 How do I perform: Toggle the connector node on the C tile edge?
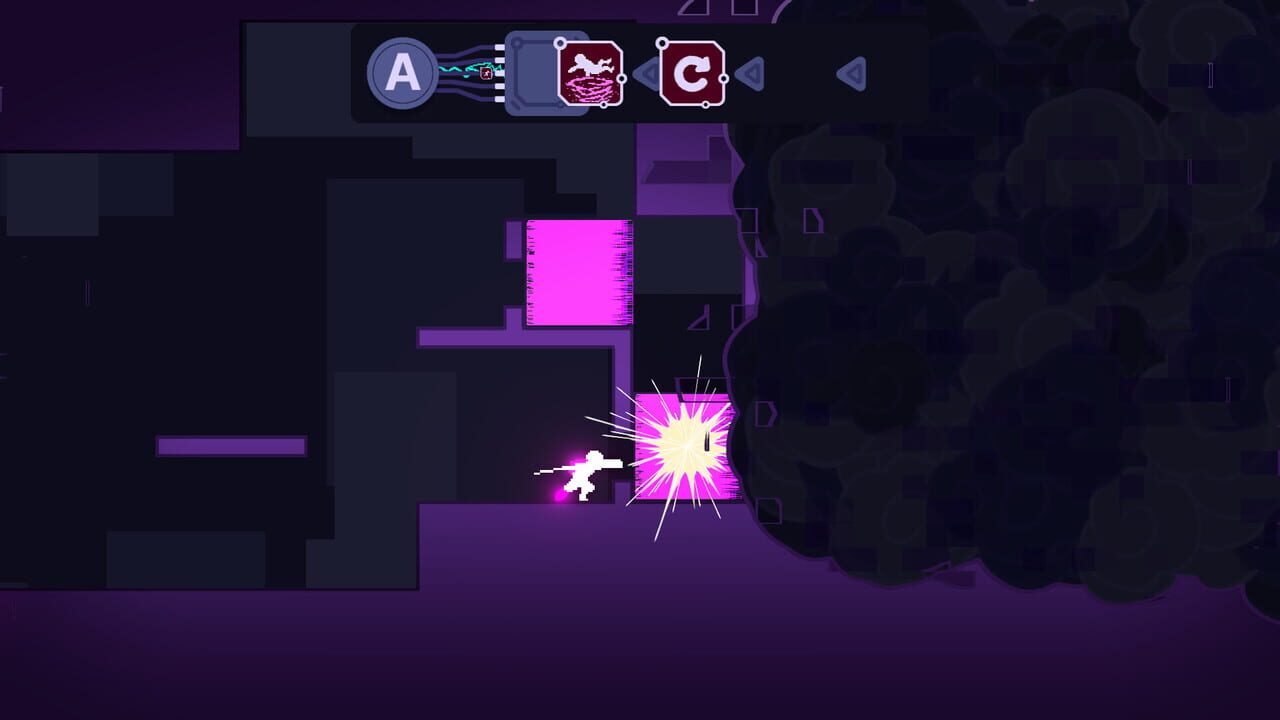pyautogui.click(x=724, y=78)
